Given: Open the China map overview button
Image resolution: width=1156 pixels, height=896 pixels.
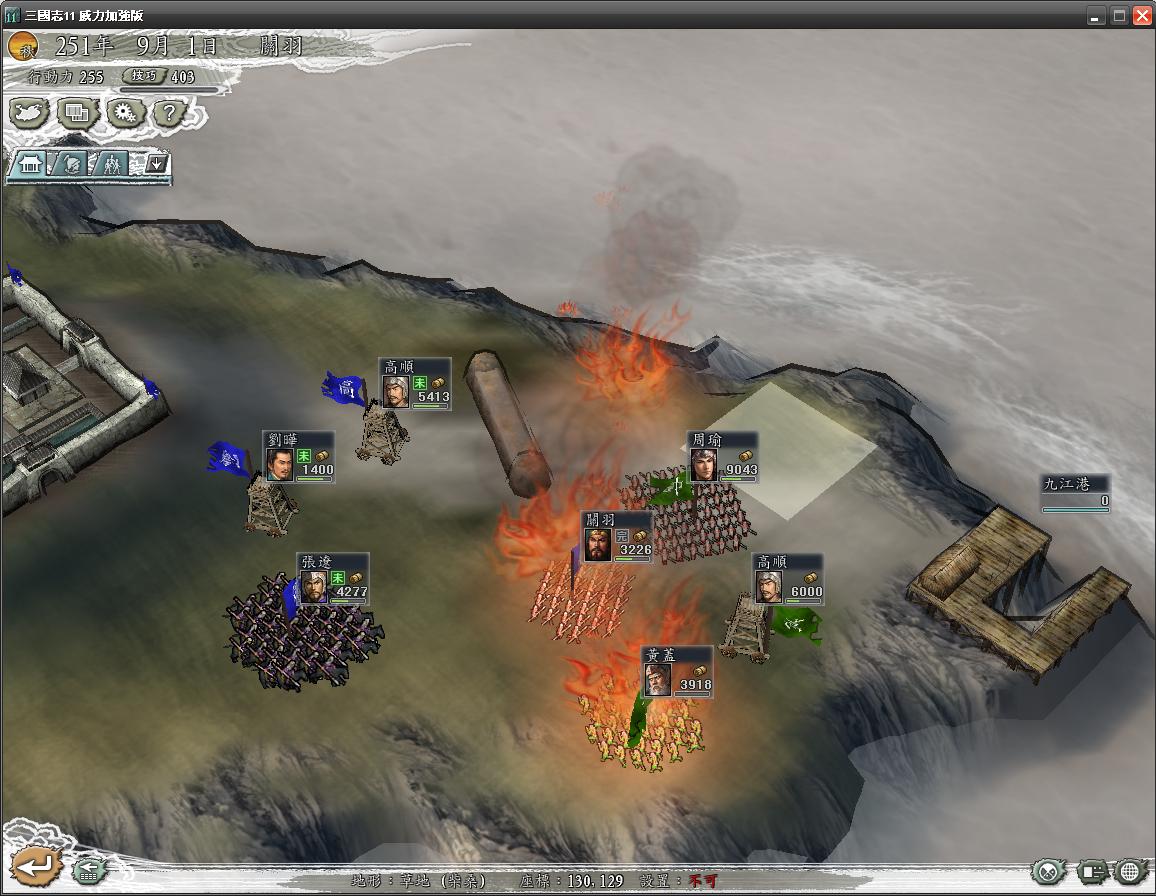Looking at the screenshot, I should pos(30,113).
